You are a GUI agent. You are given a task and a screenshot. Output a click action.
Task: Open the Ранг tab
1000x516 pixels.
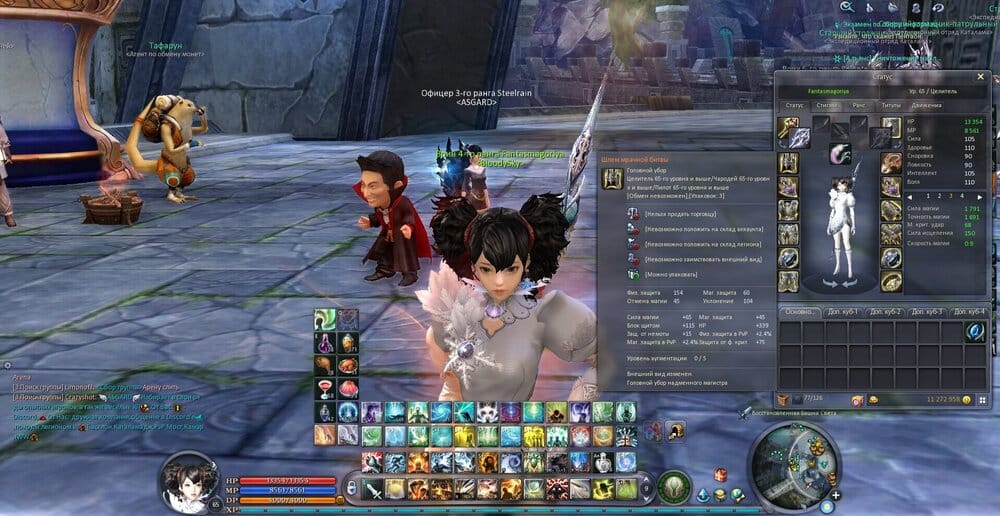tap(857, 103)
